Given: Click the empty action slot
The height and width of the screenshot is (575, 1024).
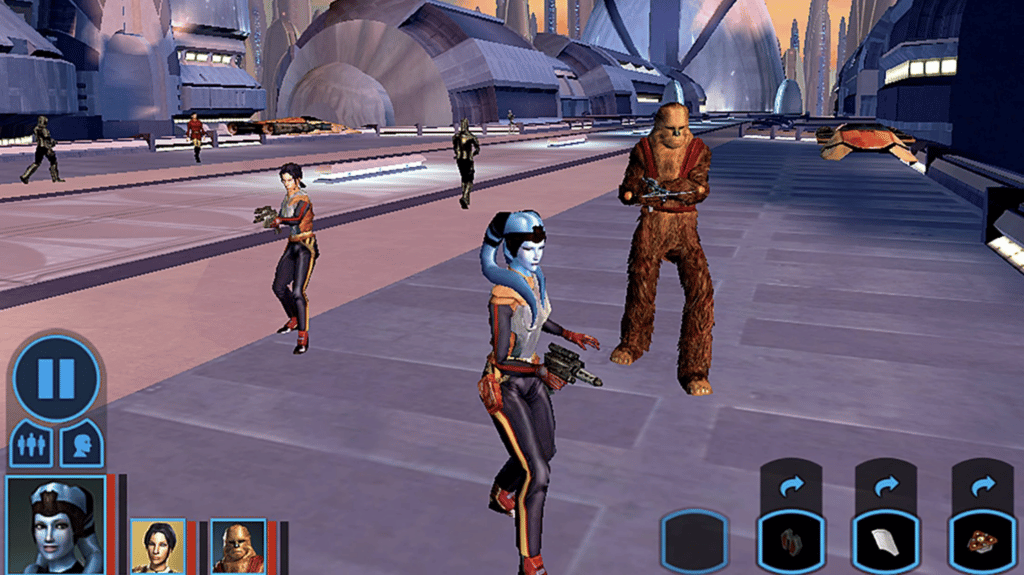Looking at the screenshot, I should tap(694, 542).
